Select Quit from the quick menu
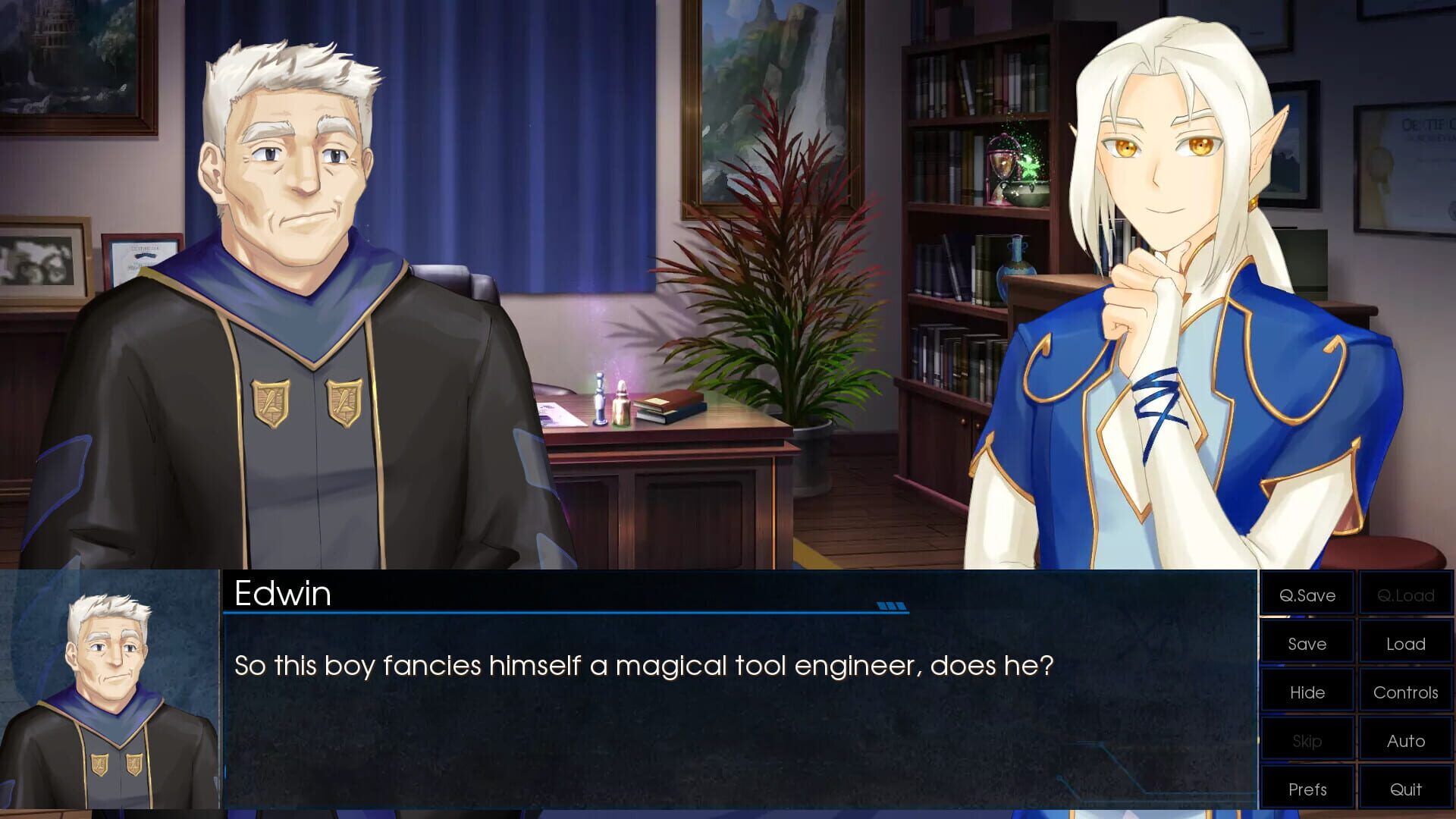 [1405, 789]
